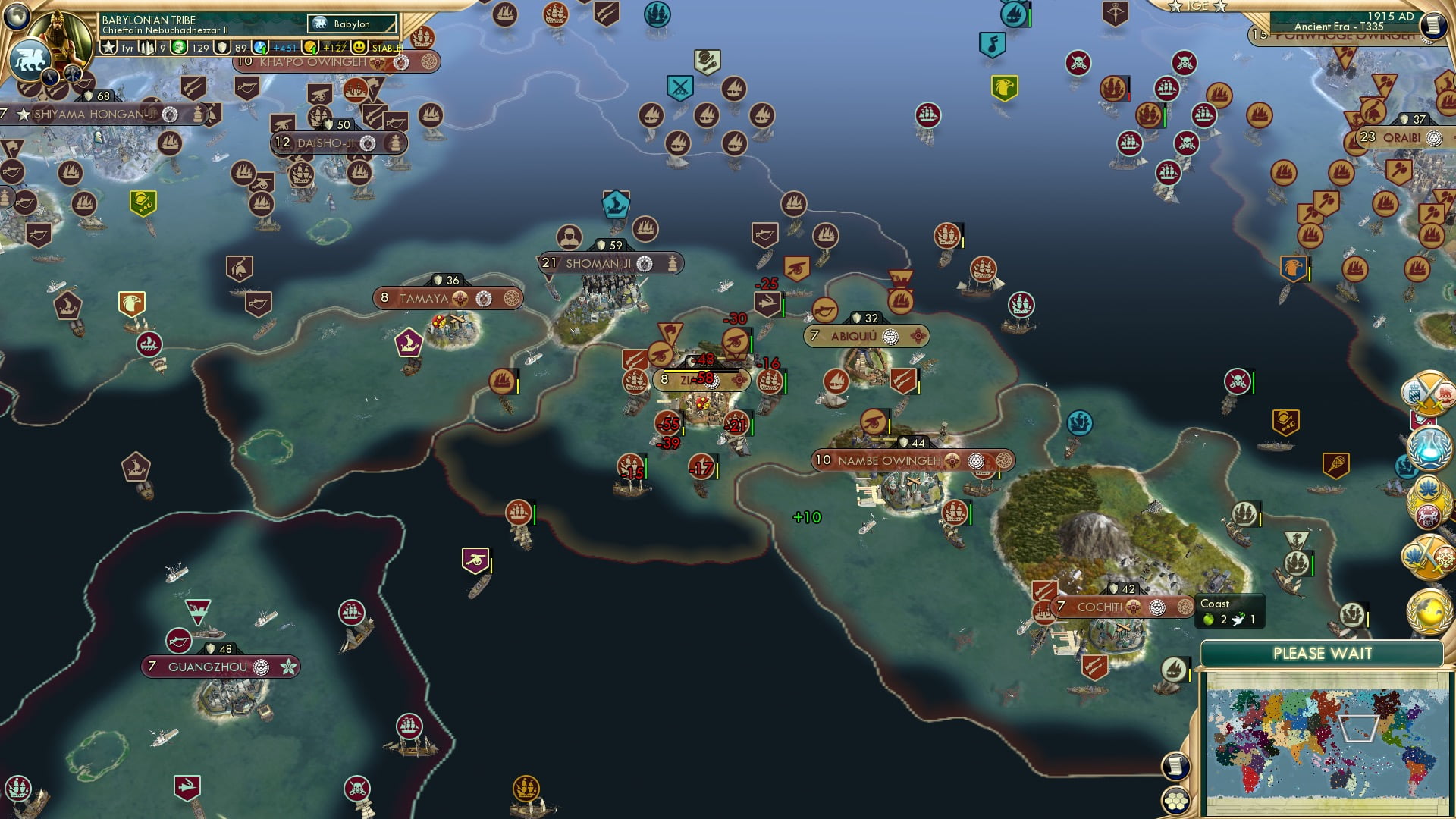Select the Cochiti city banner
The height and width of the screenshot is (819, 1456).
tap(1099, 607)
